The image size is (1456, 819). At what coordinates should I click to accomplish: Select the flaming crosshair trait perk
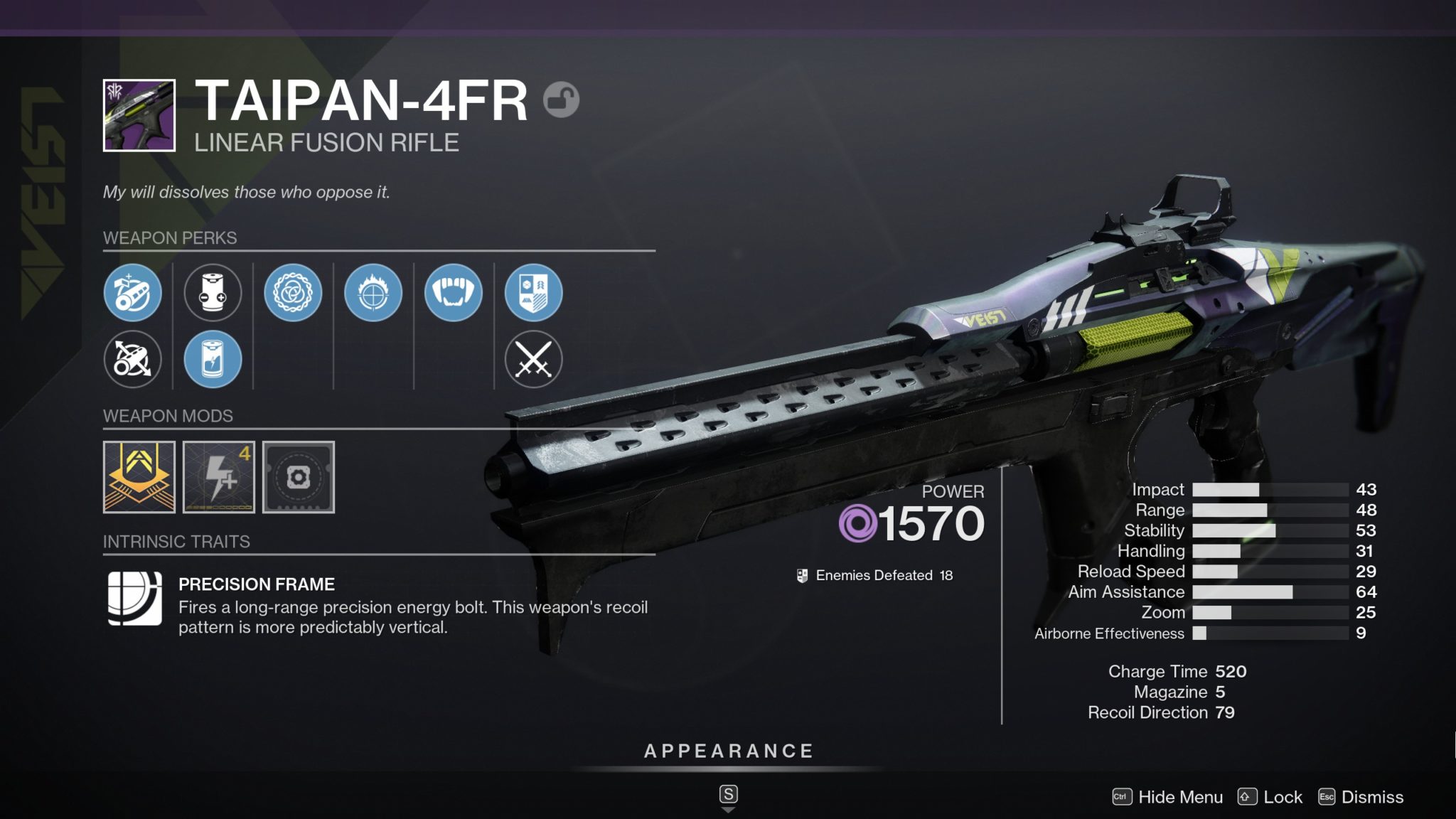click(x=375, y=294)
